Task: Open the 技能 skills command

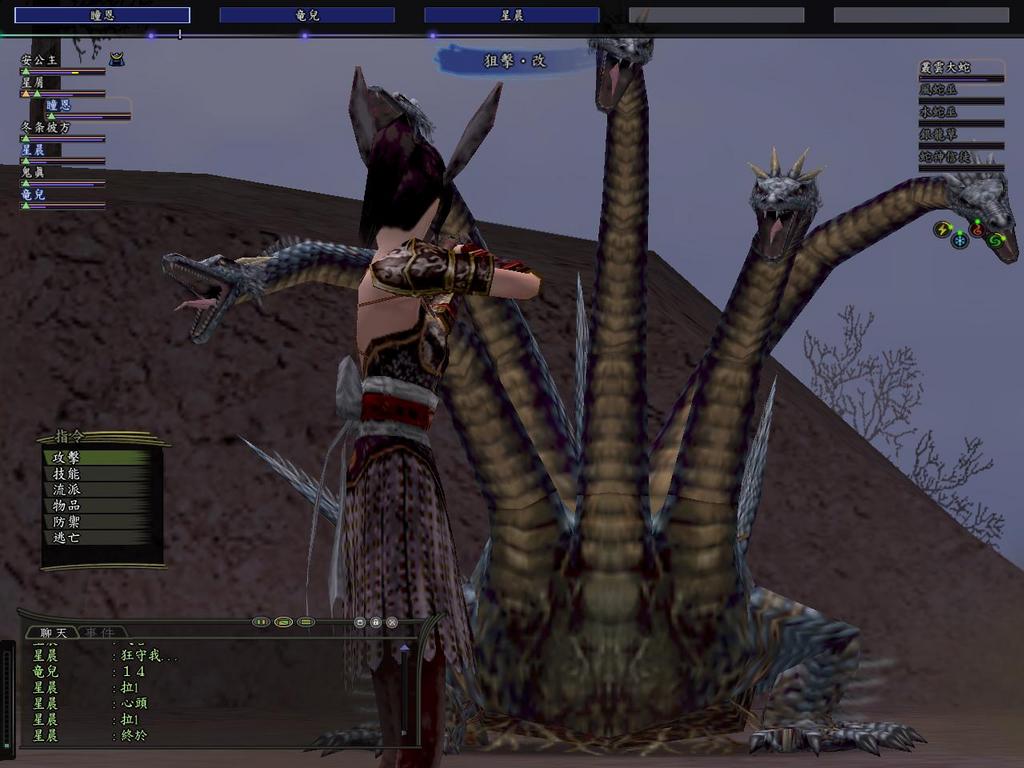Action: click(67, 473)
